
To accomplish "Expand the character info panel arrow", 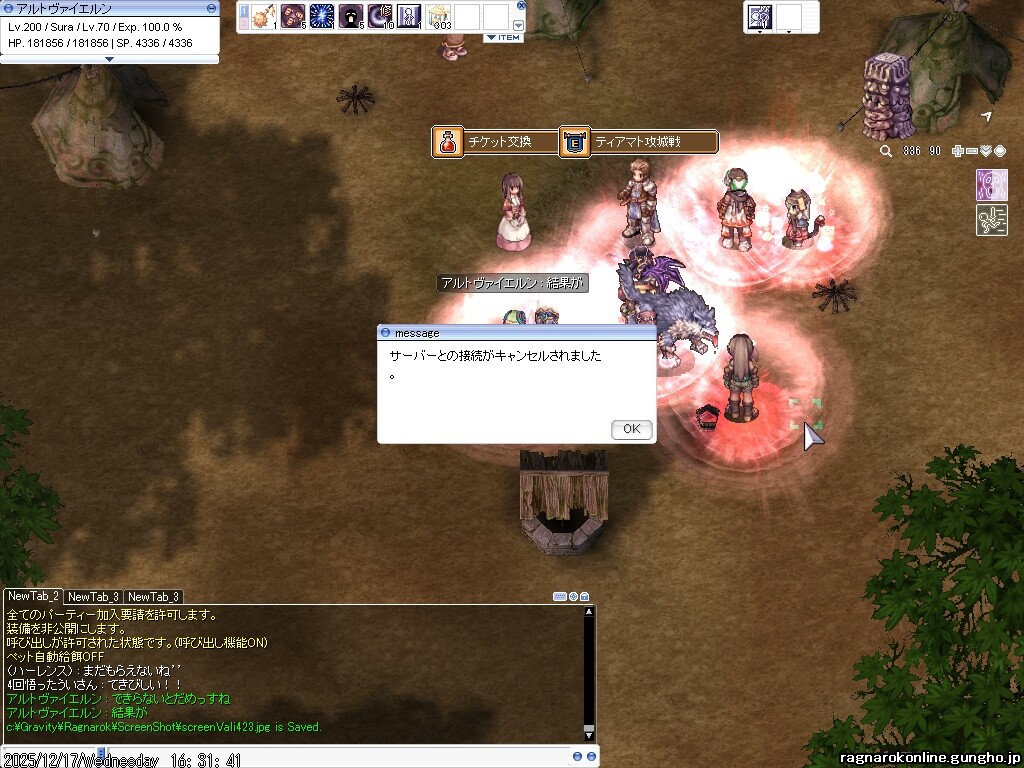I will tap(109, 59).
